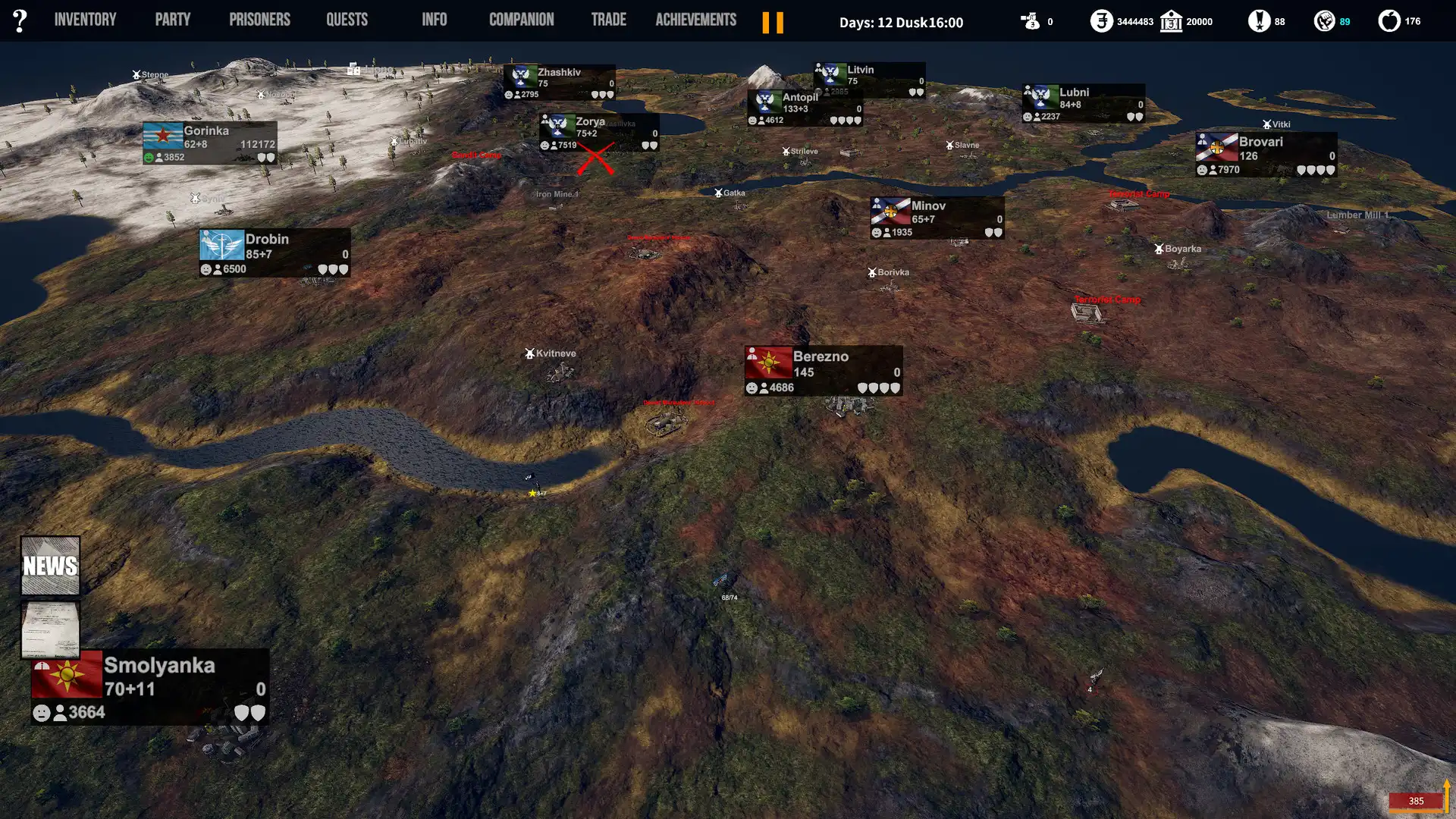Image resolution: width=1456 pixels, height=819 pixels.
Task: Click the currency coin icon in the top bar
Action: click(x=1101, y=21)
